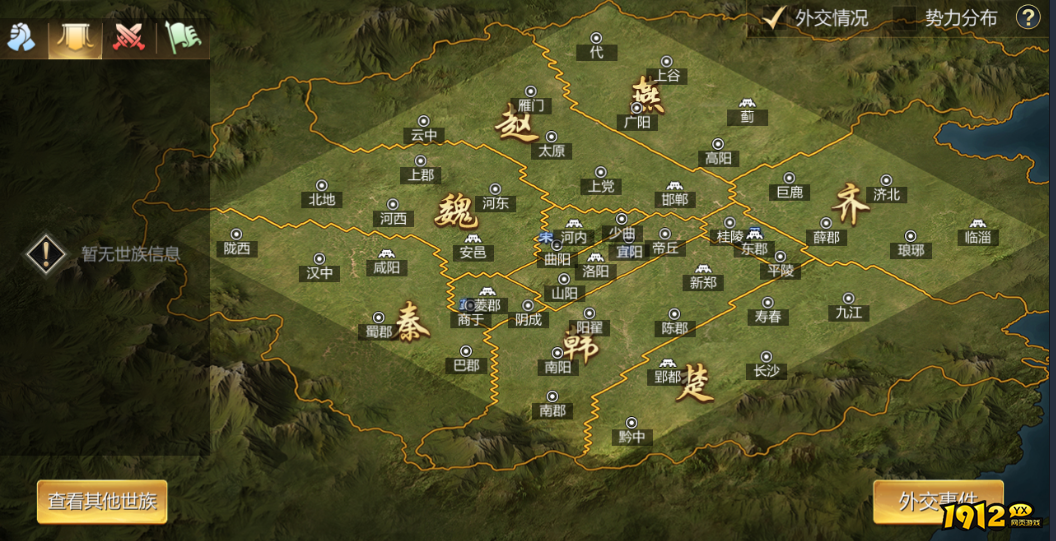Viewport: 1056px width, 541px height.
Task: Choose the 邯郸 city marker
Action: point(676,187)
